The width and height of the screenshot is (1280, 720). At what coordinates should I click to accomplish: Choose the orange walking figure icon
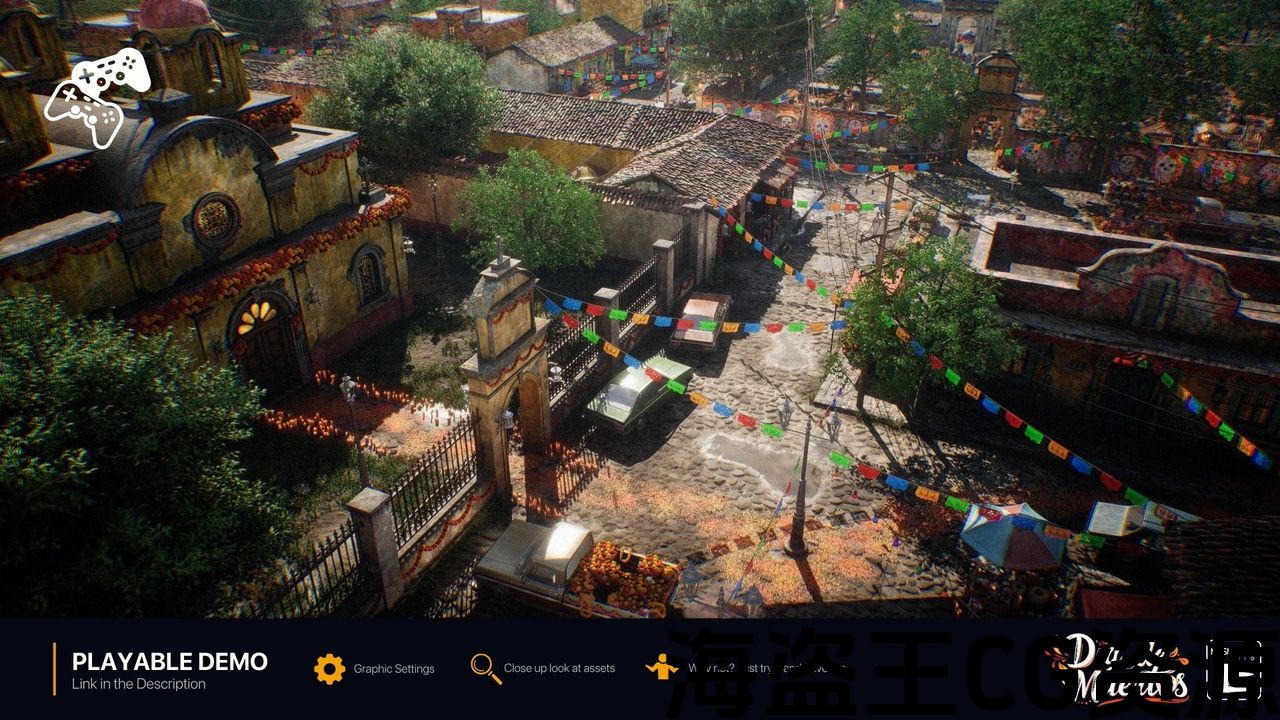click(661, 667)
